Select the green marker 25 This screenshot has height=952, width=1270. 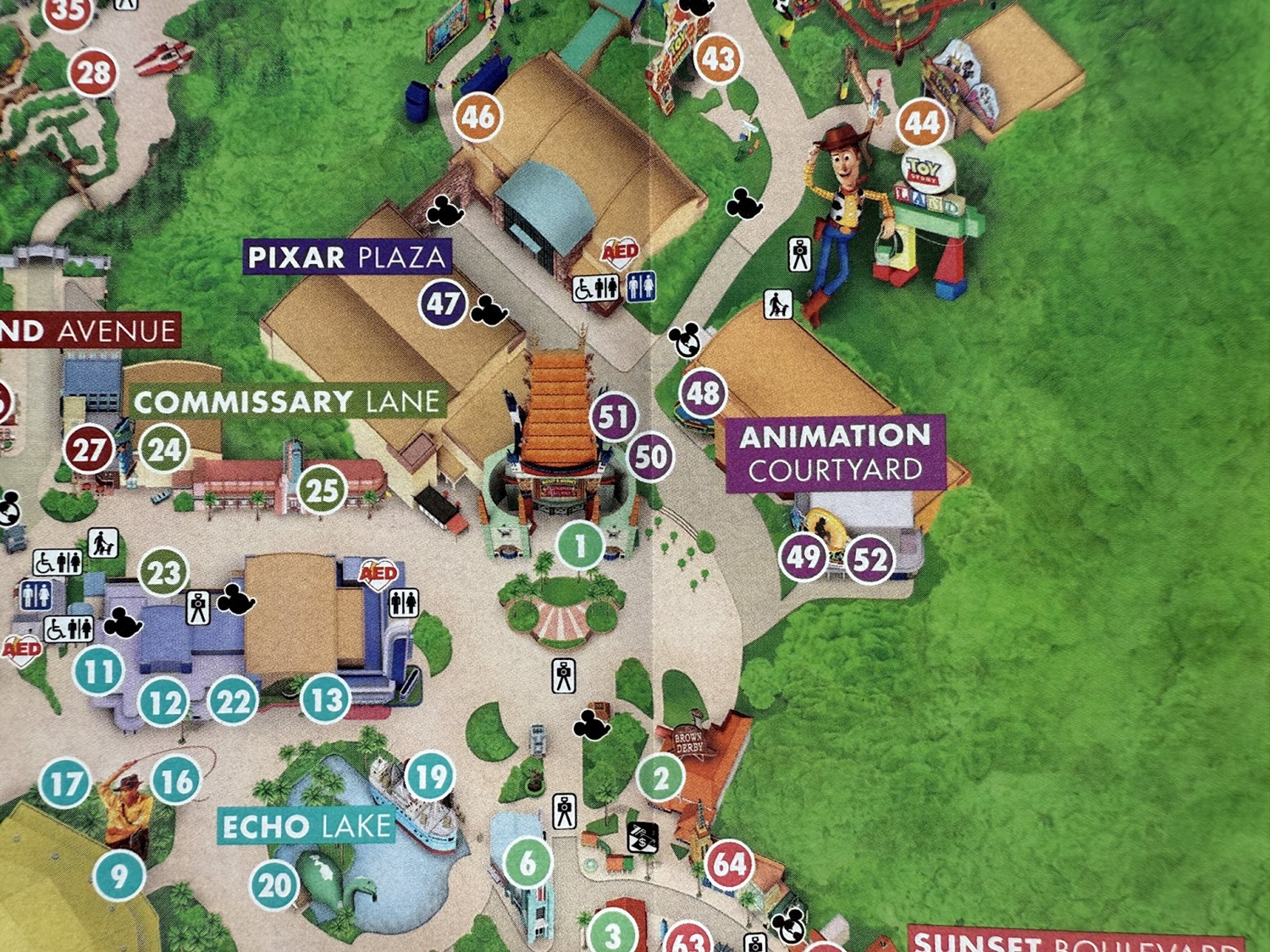(x=322, y=490)
